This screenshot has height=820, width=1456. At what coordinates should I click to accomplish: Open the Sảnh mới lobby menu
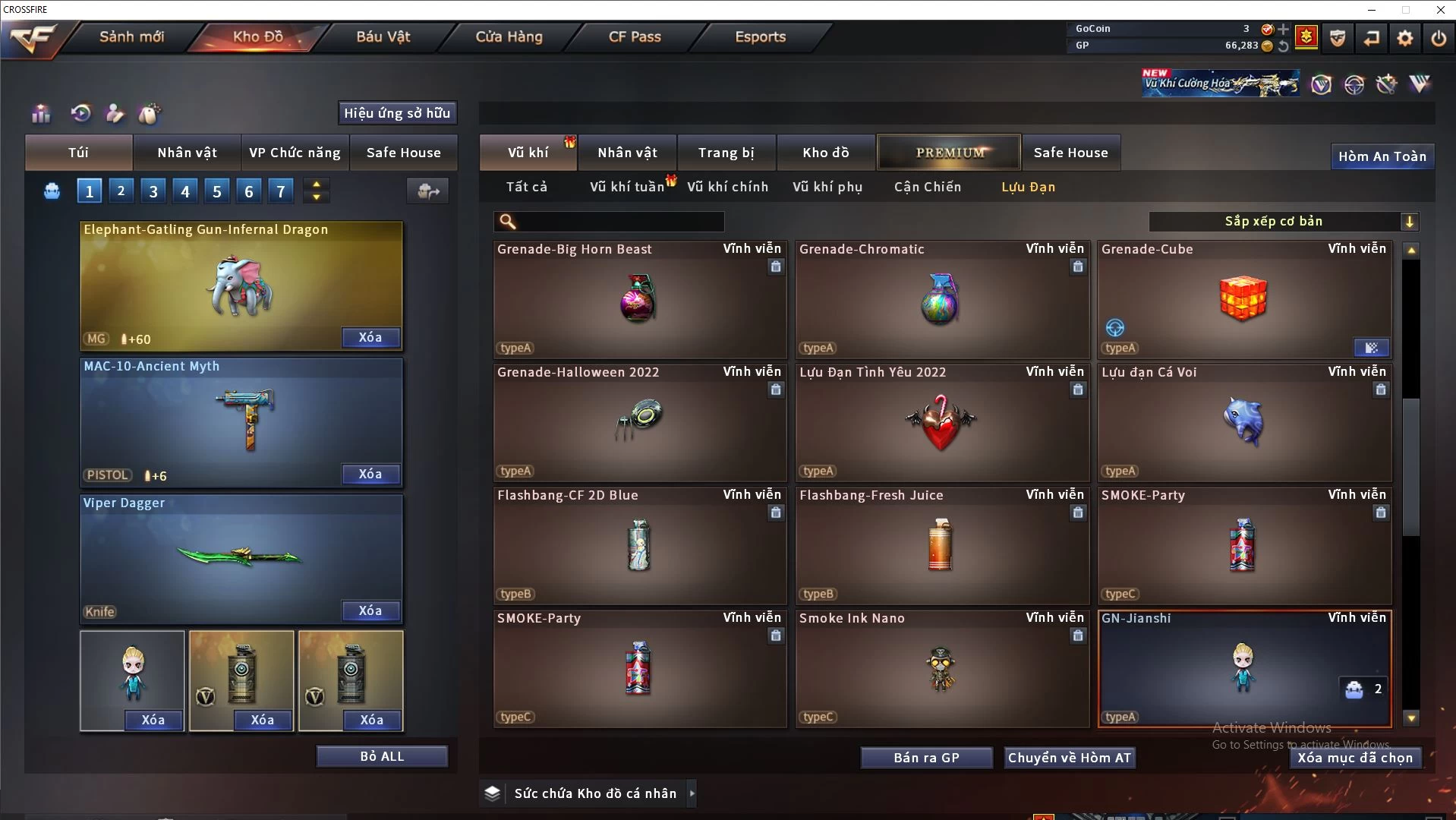(131, 36)
